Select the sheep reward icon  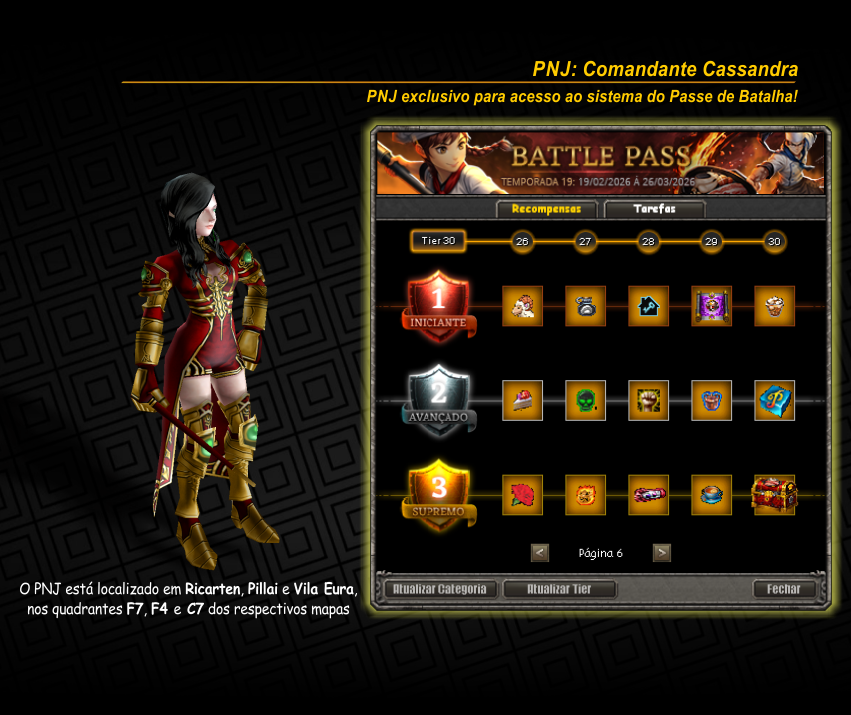coord(522,306)
